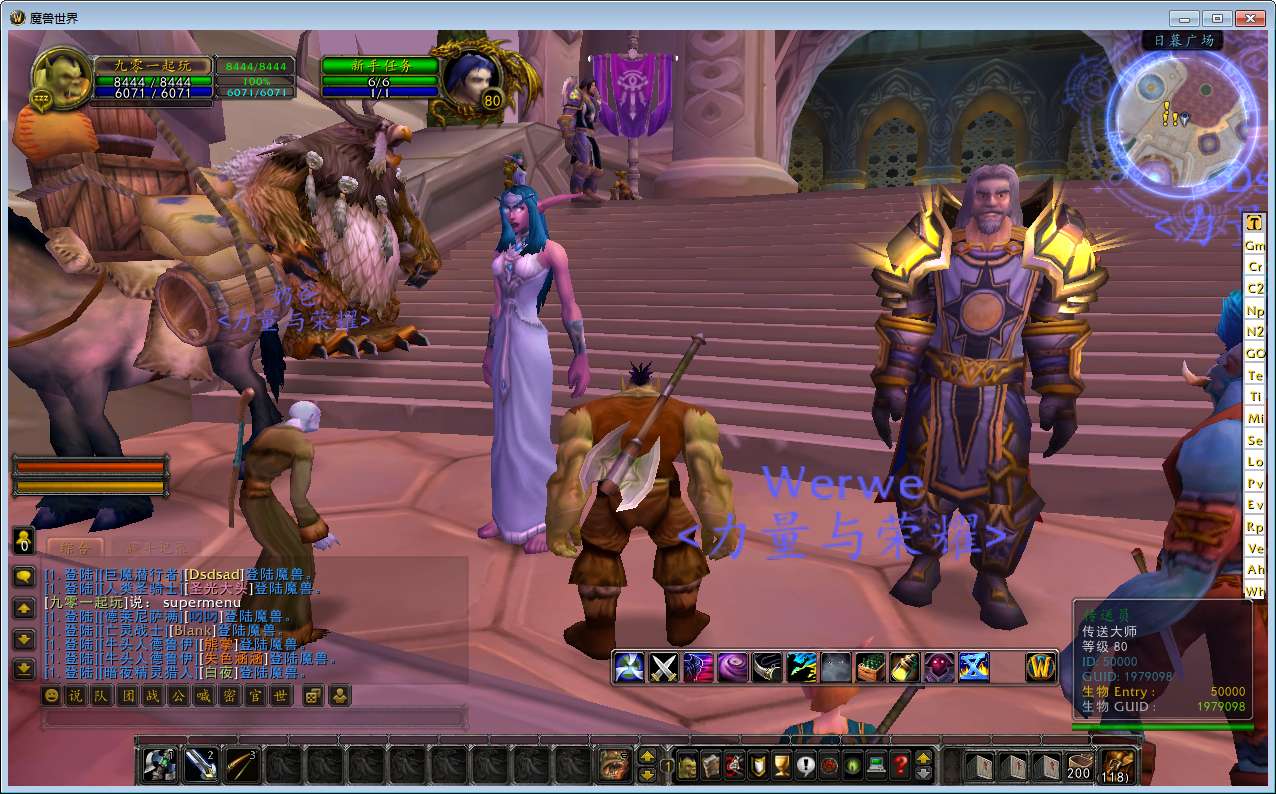Click the dice roll button

311,695
